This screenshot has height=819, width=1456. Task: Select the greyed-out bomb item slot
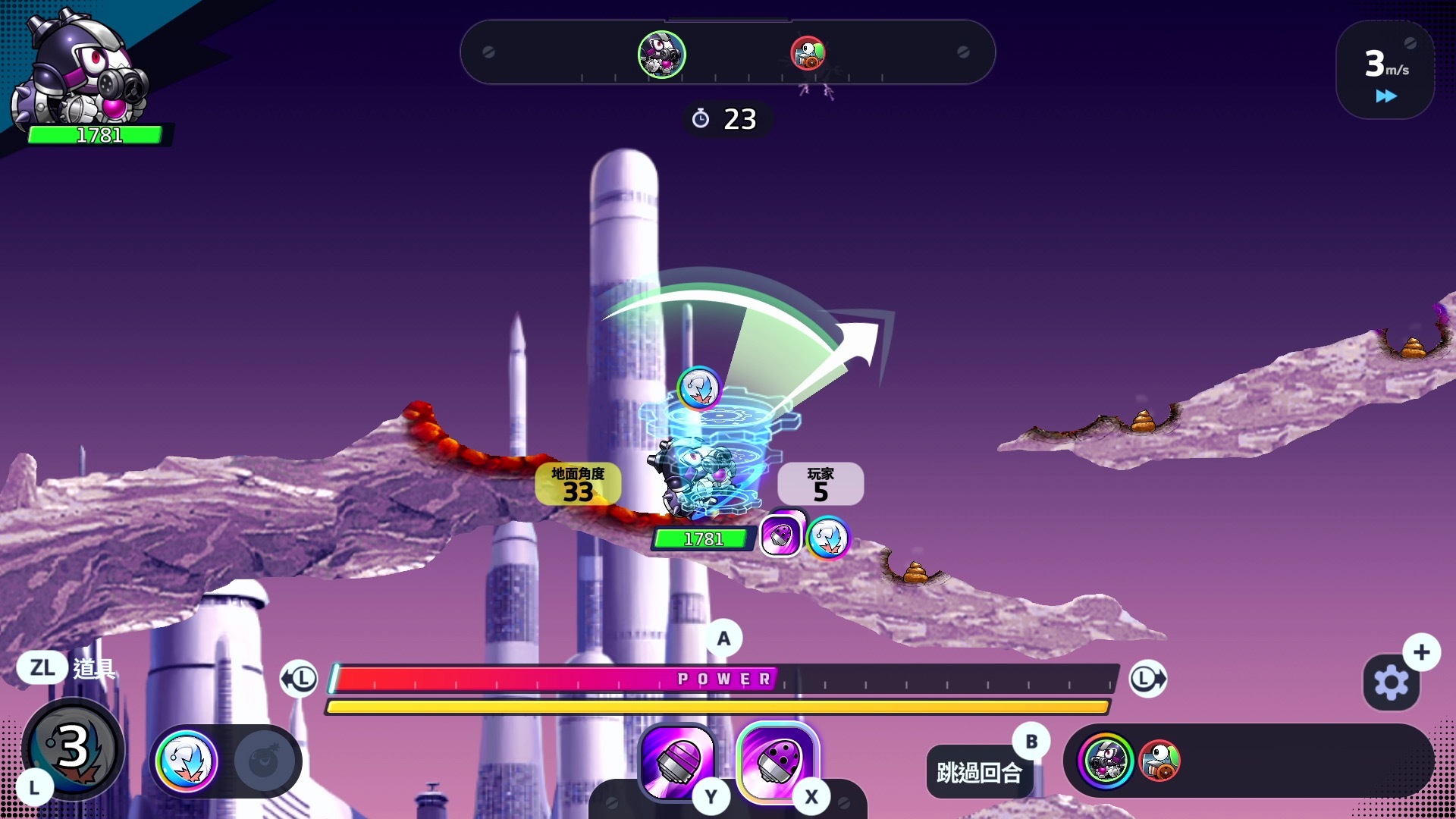(263, 761)
